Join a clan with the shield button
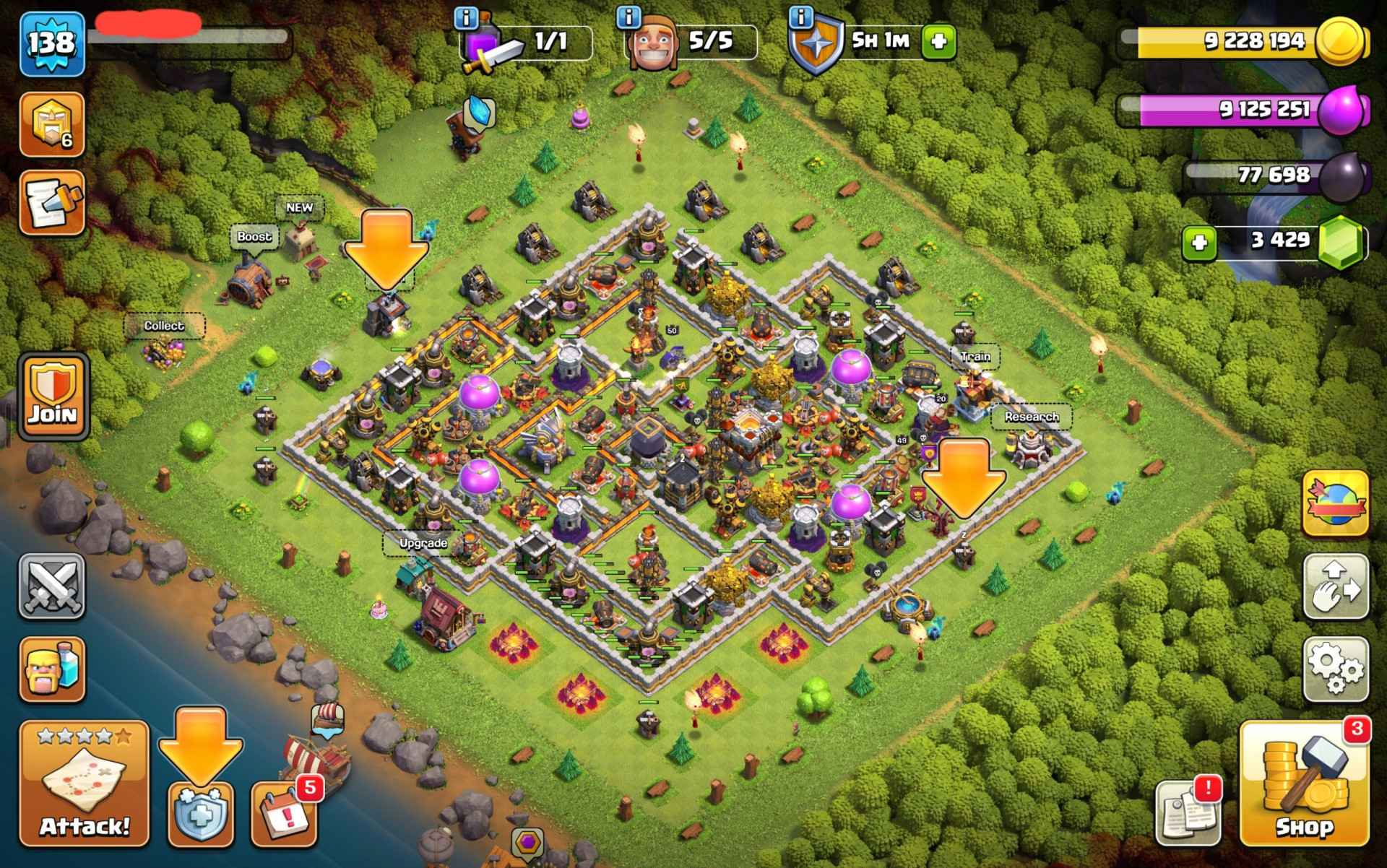The image size is (1387, 868). pyautogui.click(x=52, y=396)
